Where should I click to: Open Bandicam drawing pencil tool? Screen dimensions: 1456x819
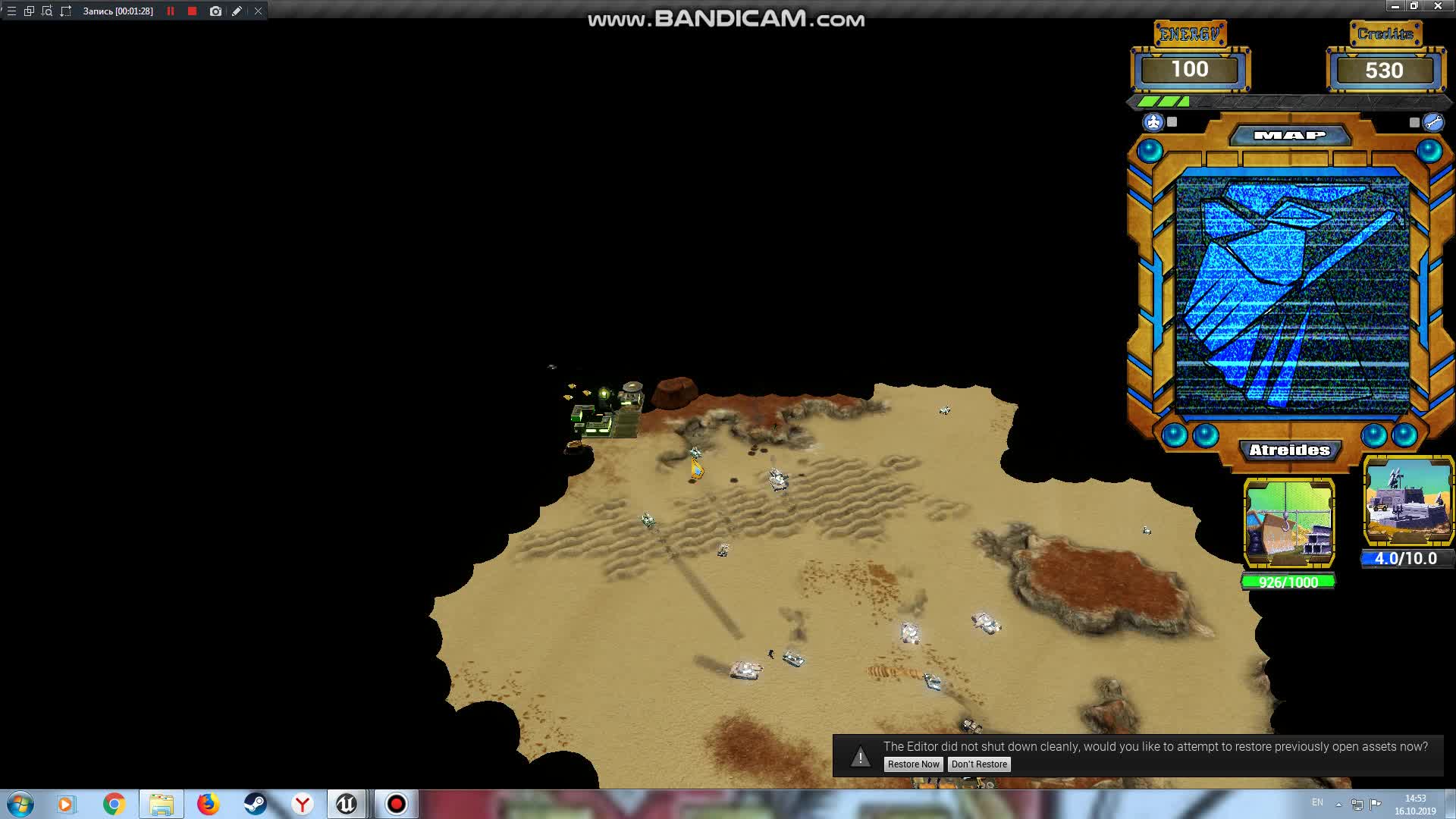tap(236, 11)
